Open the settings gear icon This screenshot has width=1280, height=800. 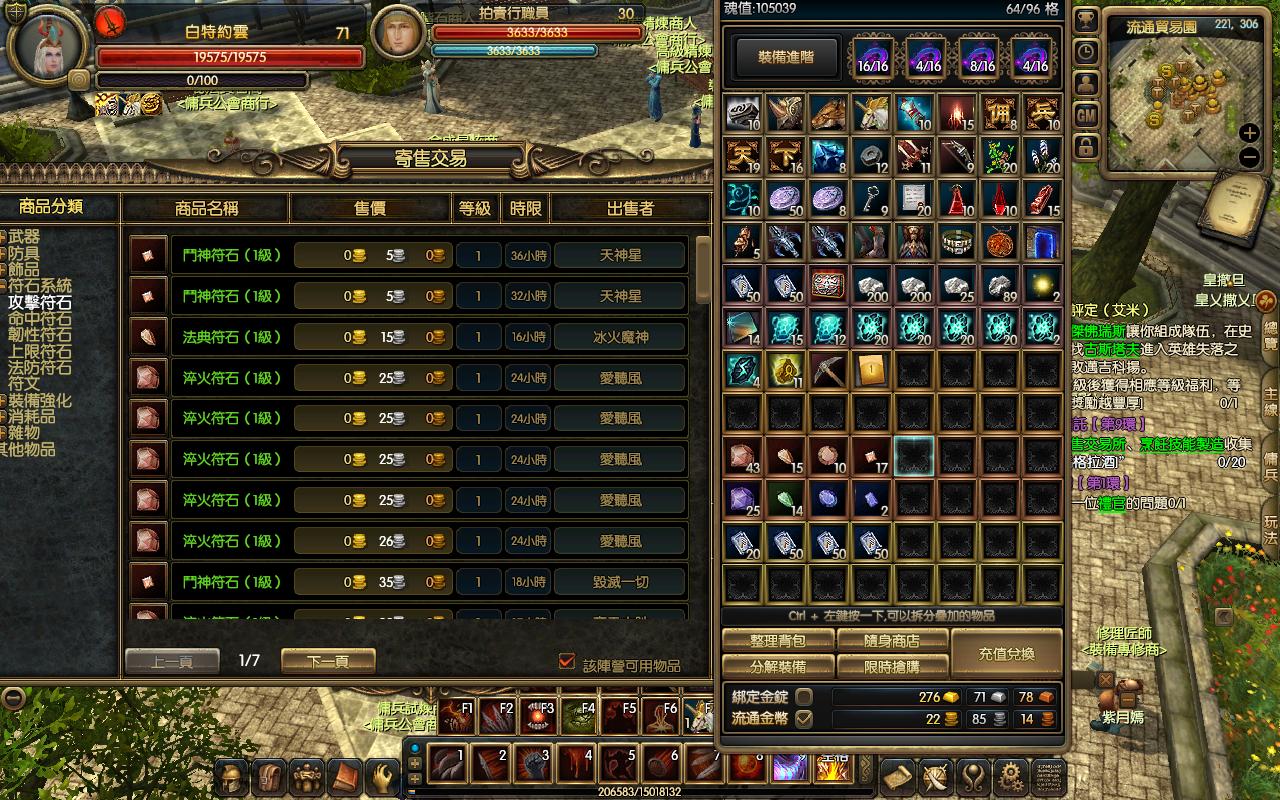[x=1011, y=775]
